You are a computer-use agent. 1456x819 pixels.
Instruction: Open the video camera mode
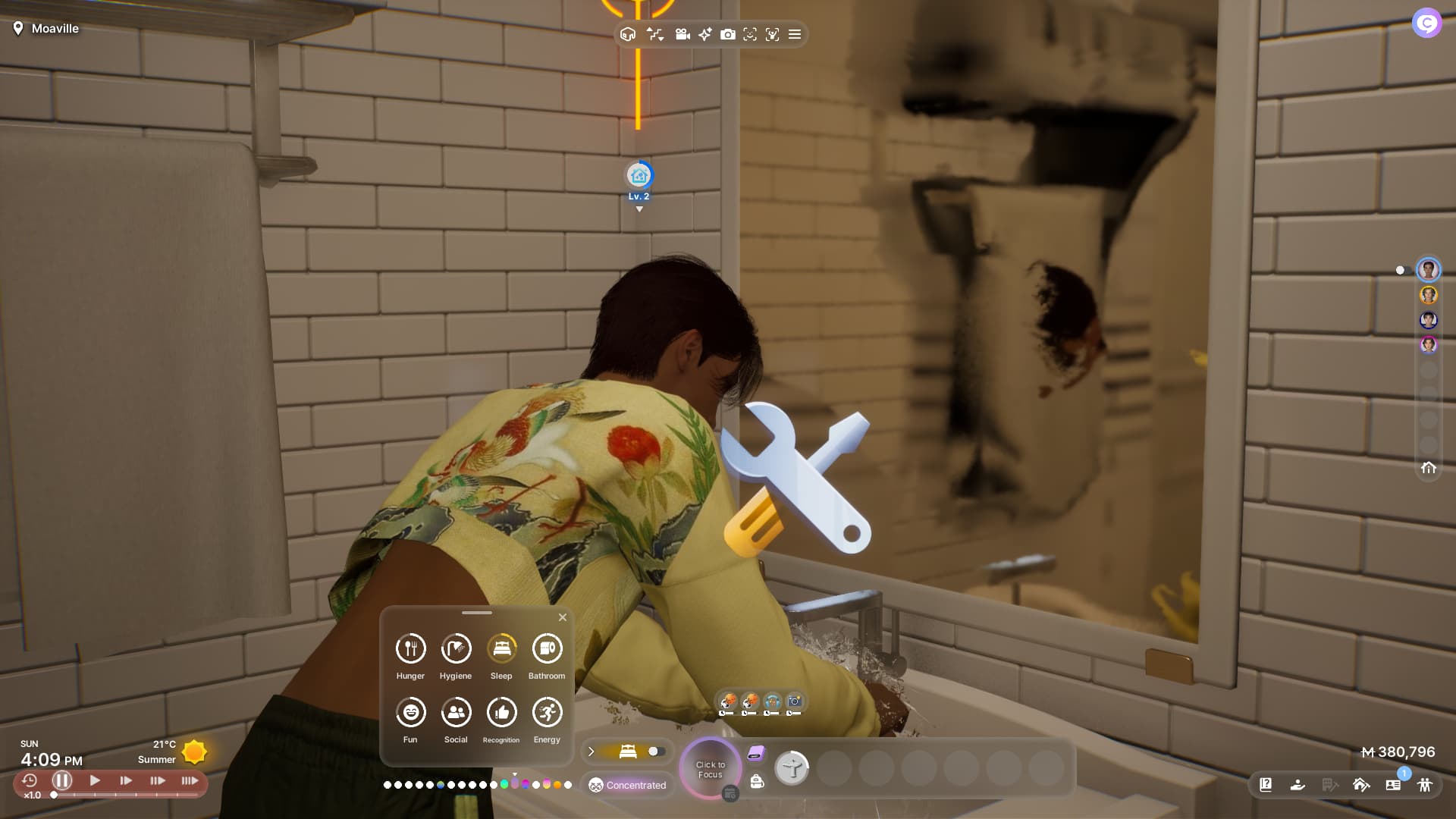(x=682, y=34)
